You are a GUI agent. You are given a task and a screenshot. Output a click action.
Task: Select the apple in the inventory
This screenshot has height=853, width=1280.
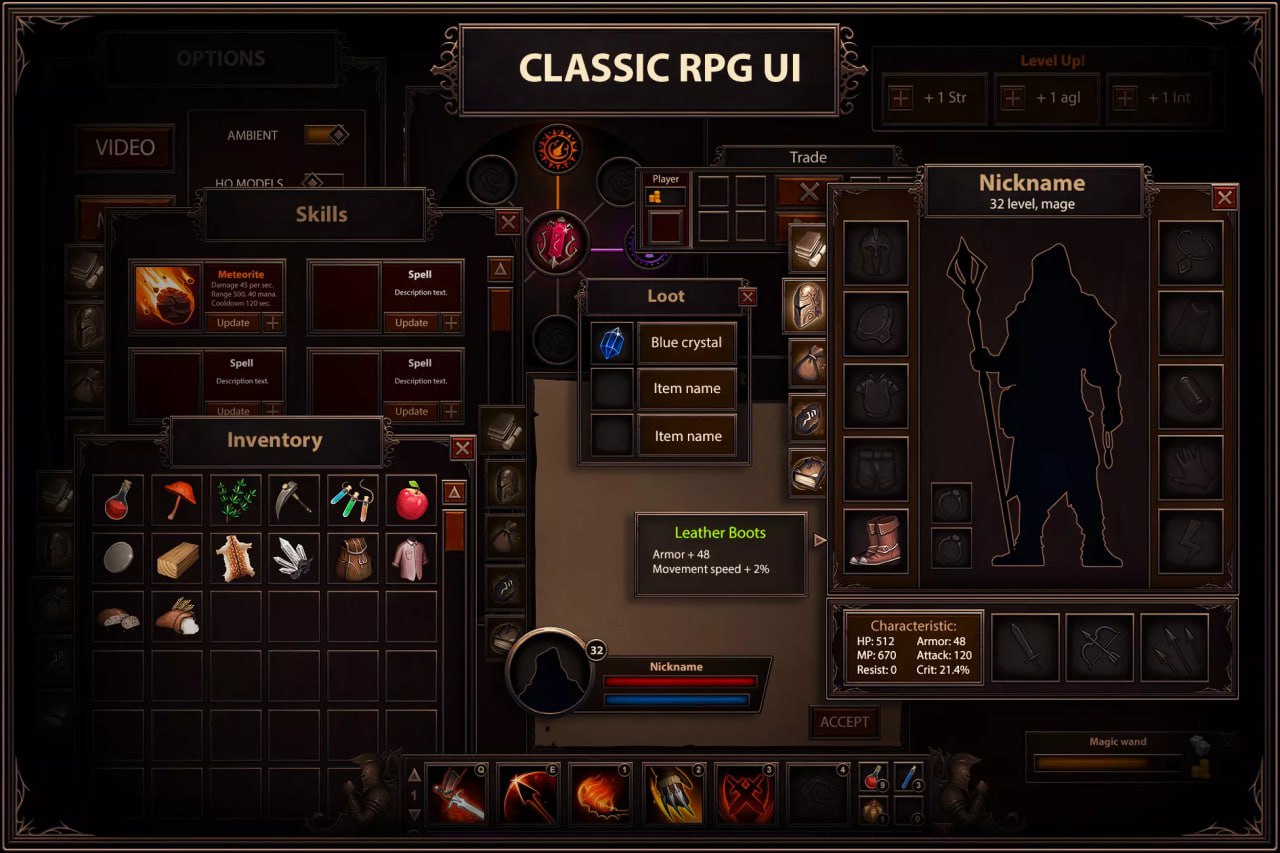[410, 498]
